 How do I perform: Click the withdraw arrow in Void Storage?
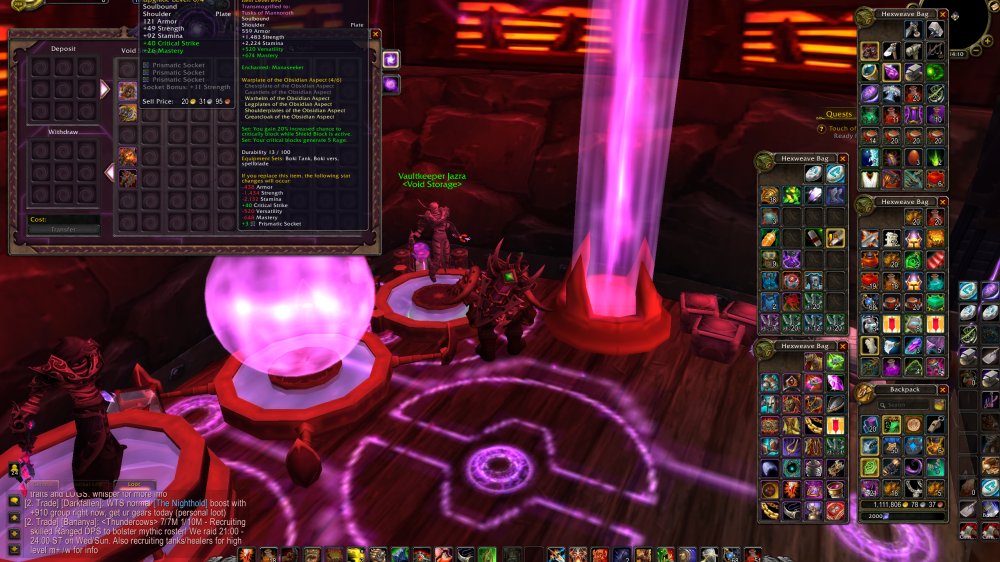coord(110,172)
